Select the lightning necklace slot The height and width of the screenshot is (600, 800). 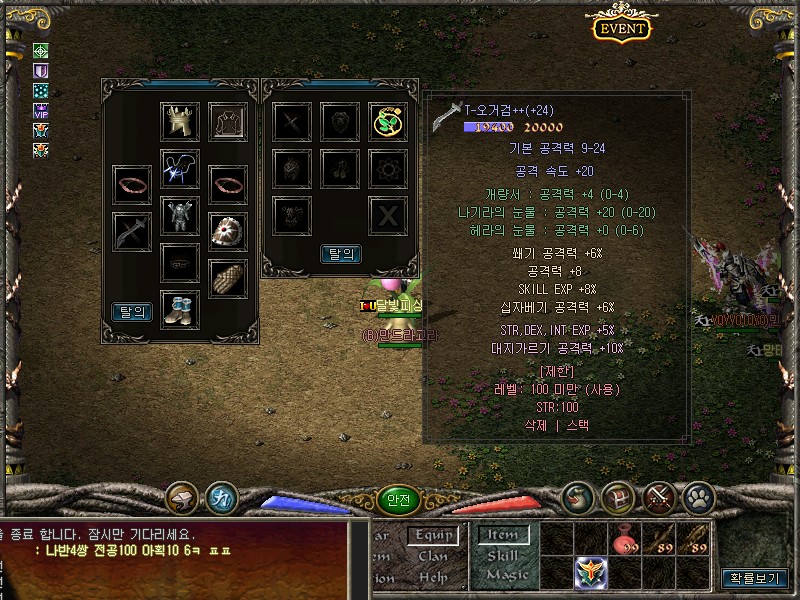pos(180,169)
